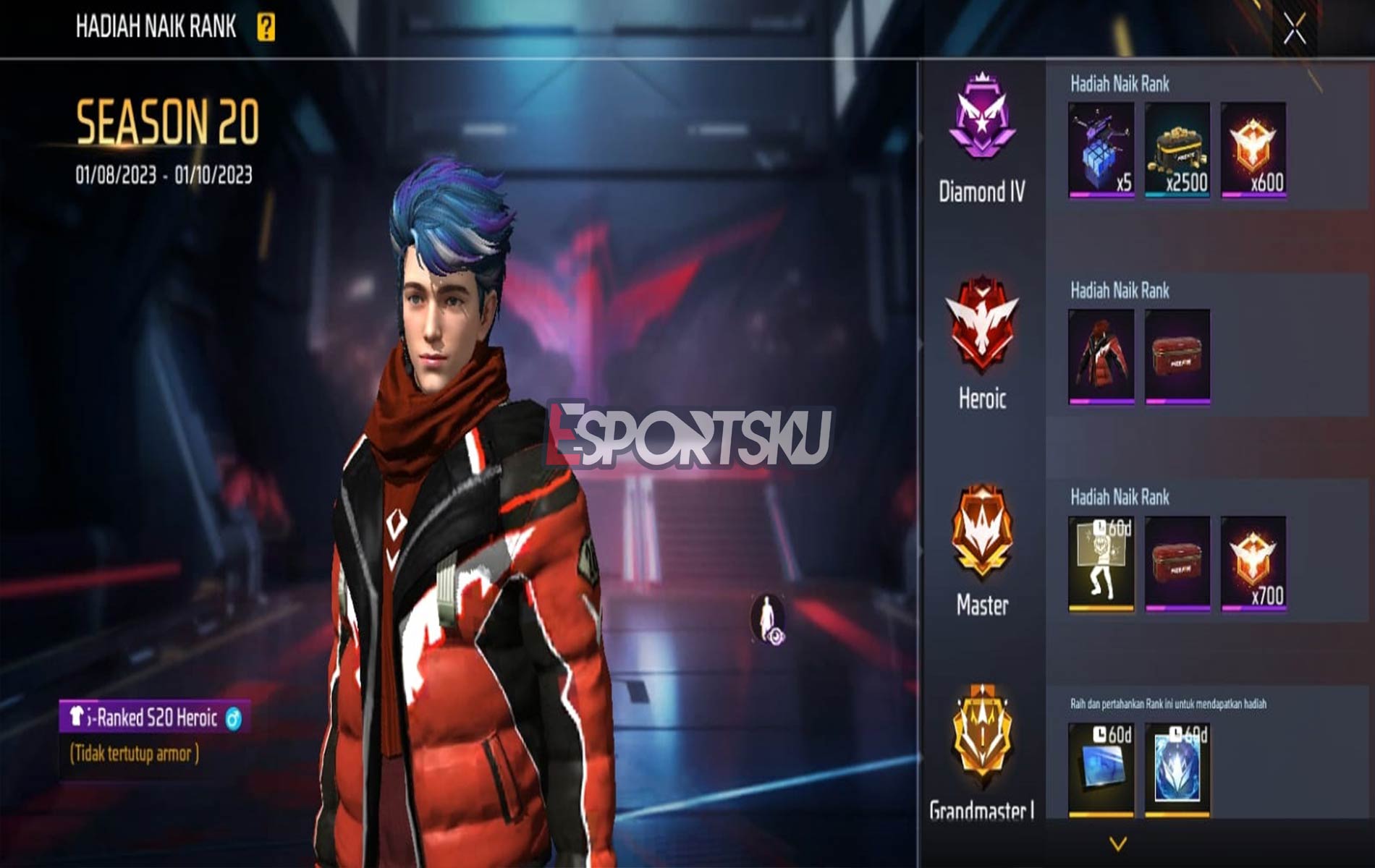
Task: Open the help question mark beside HADIAH NAIK RANK
Action: click(265, 27)
